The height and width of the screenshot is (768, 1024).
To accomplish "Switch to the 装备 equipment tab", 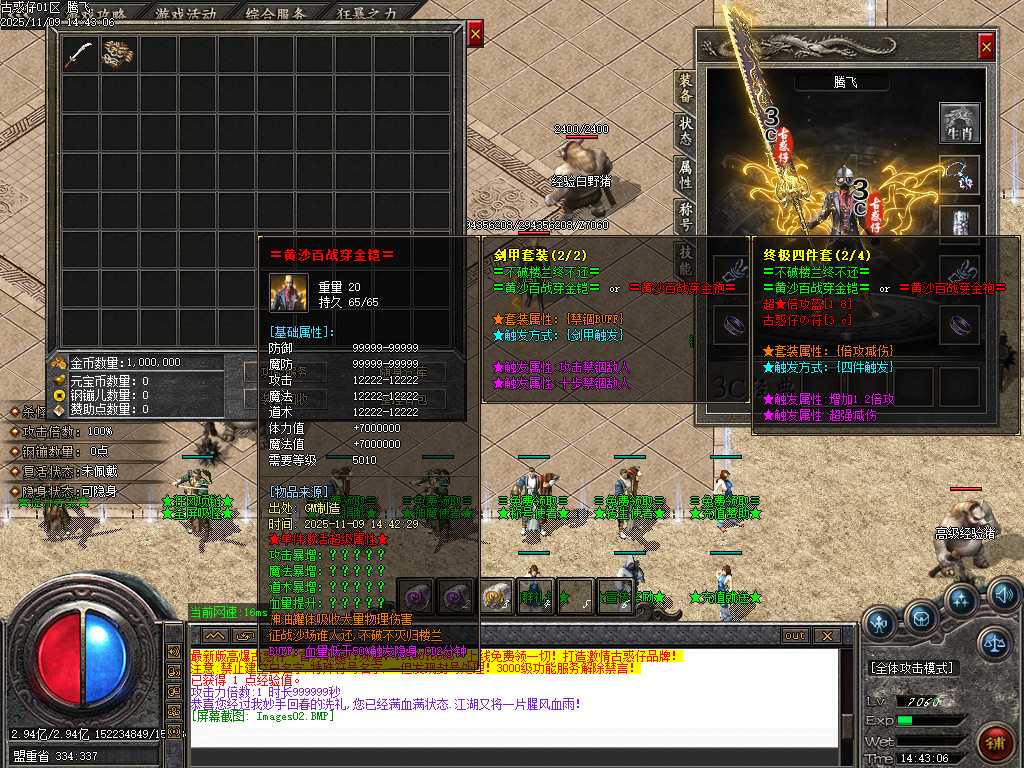I will 685,90.
